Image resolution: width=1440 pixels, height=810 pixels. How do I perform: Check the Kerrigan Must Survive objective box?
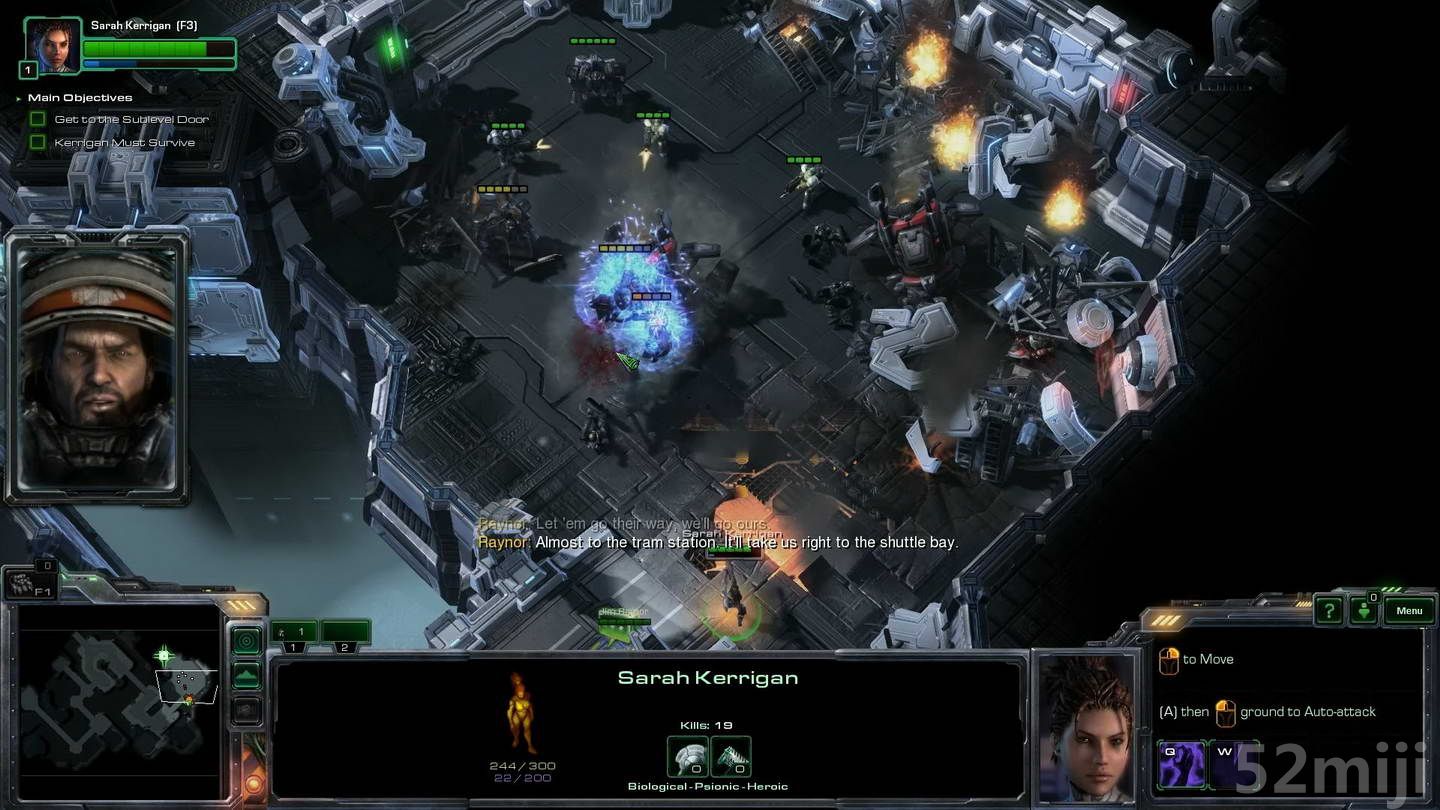[38, 142]
